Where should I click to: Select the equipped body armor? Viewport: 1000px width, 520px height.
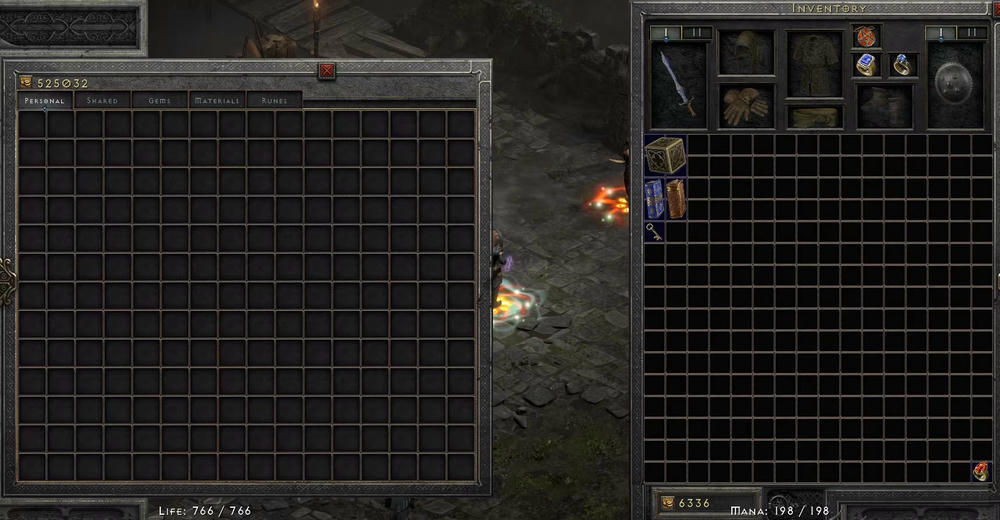[x=814, y=64]
